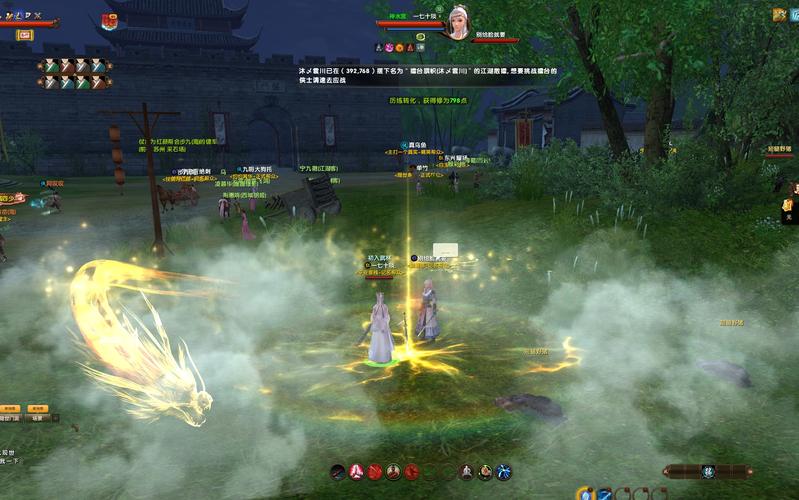Open the system announcement about the arena challenge
799x500 pixels.
(428, 75)
